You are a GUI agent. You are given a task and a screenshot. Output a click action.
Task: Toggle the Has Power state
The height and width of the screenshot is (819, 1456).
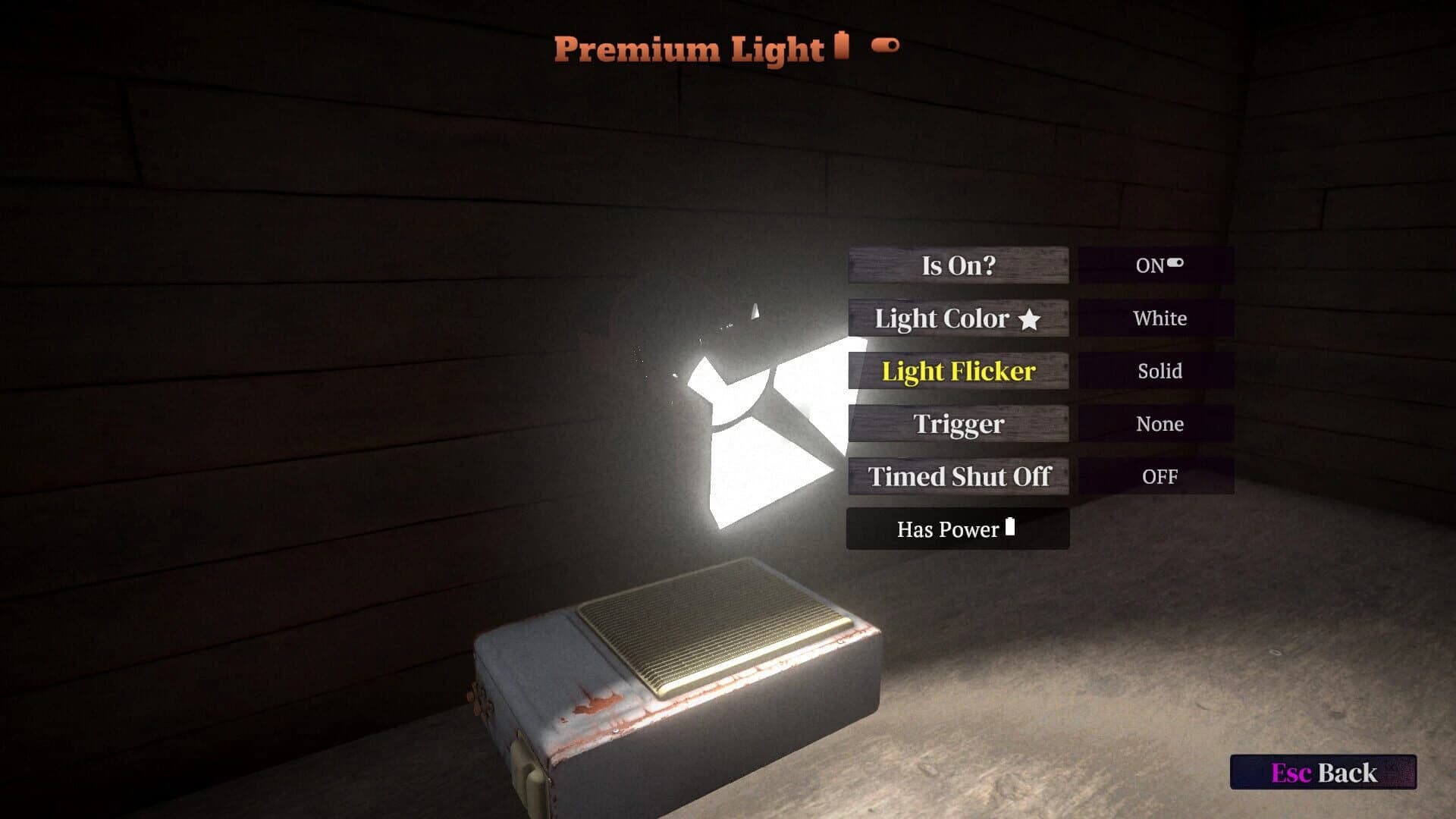pyautogui.click(x=957, y=529)
